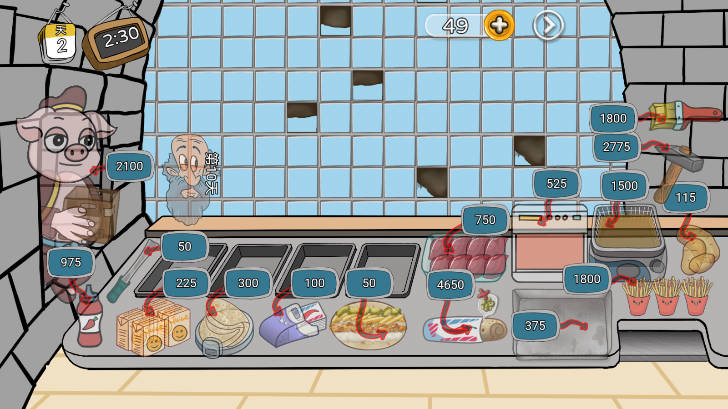
Task: Upgrade the grill press for 525
Action: [557, 184]
